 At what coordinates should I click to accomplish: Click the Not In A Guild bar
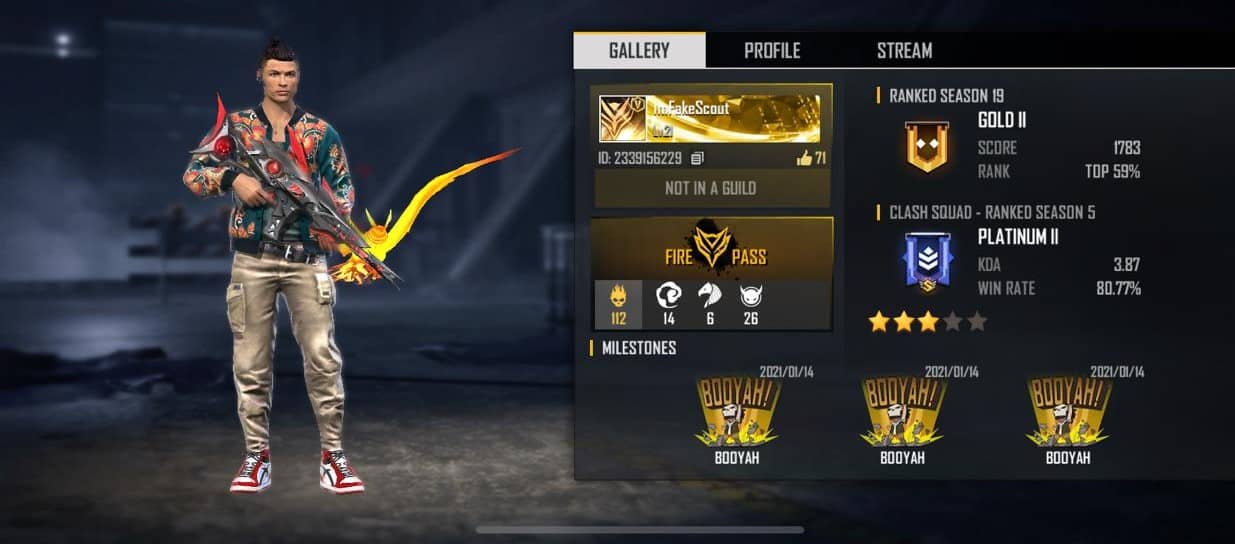pyautogui.click(x=710, y=188)
